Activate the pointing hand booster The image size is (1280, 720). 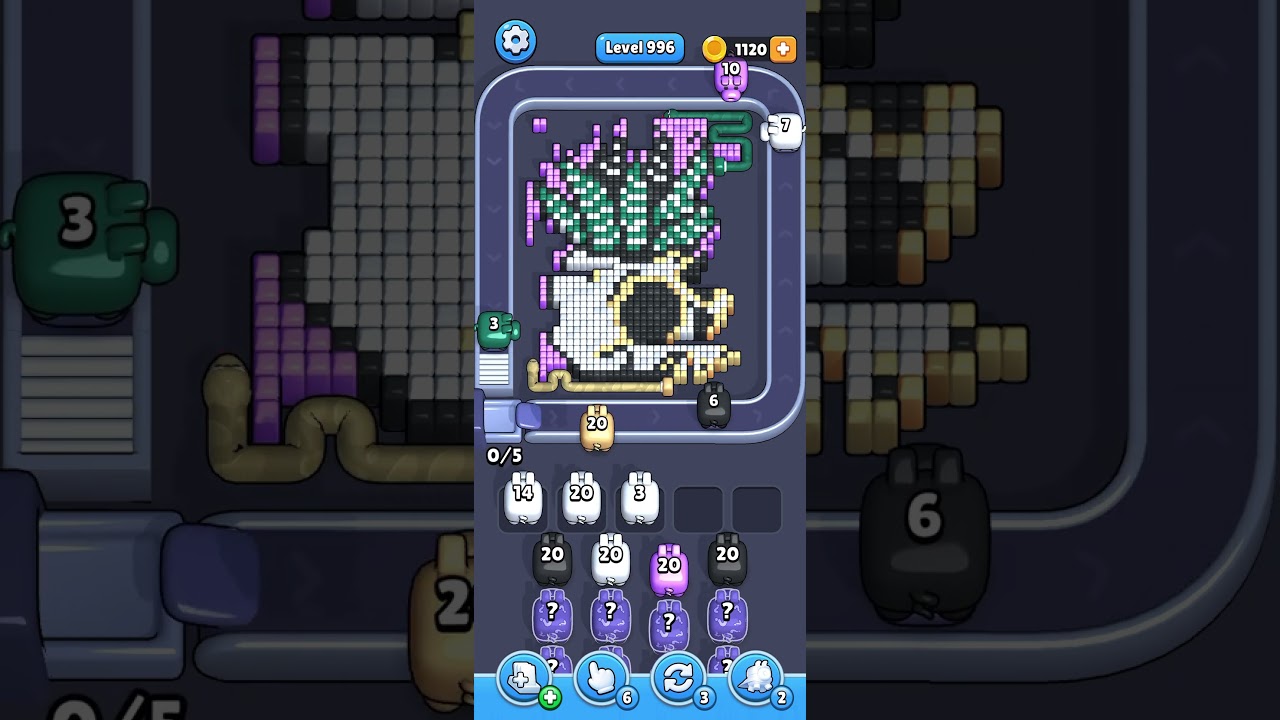(x=601, y=680)
